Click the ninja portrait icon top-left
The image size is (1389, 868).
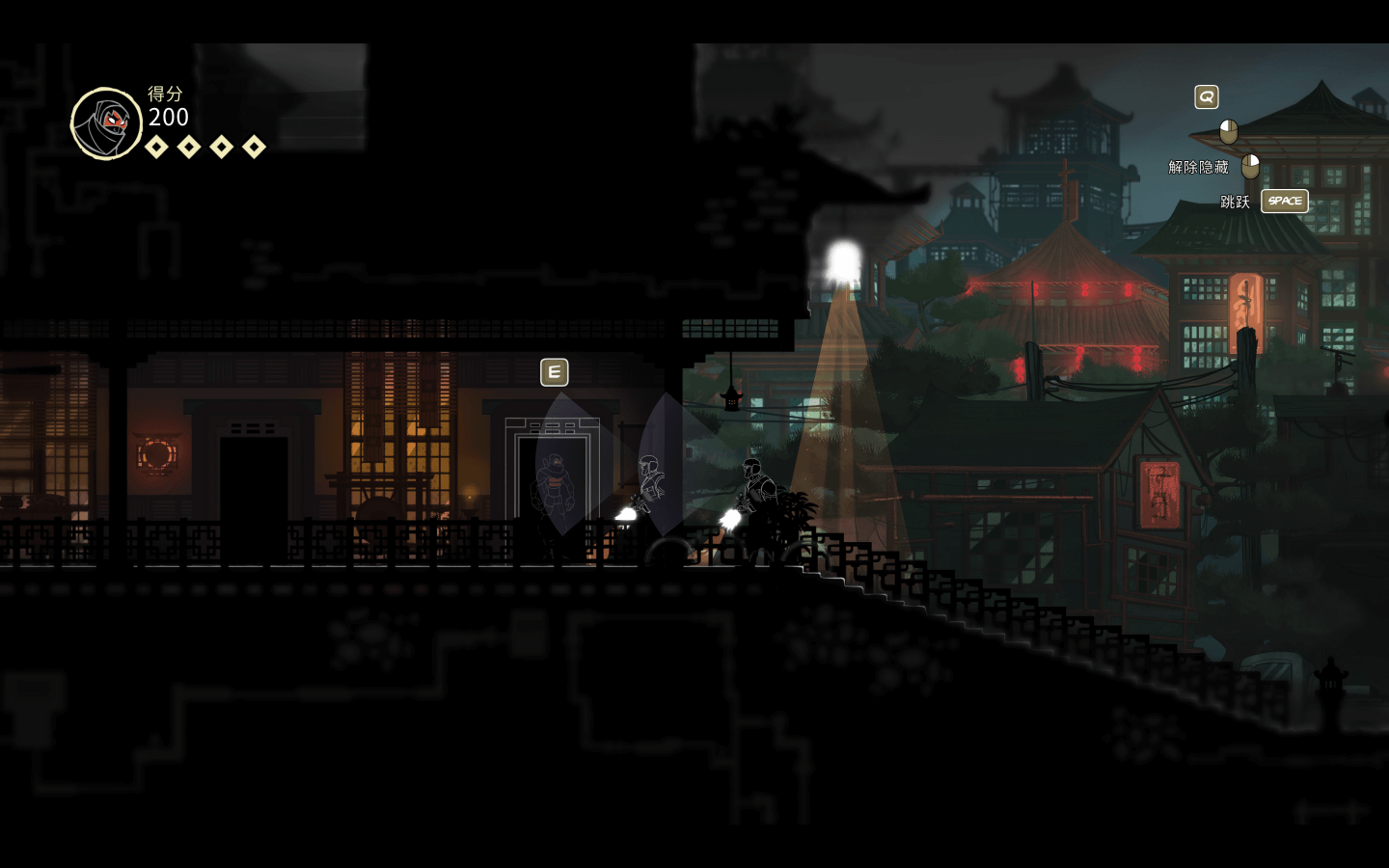coord(106,123)
